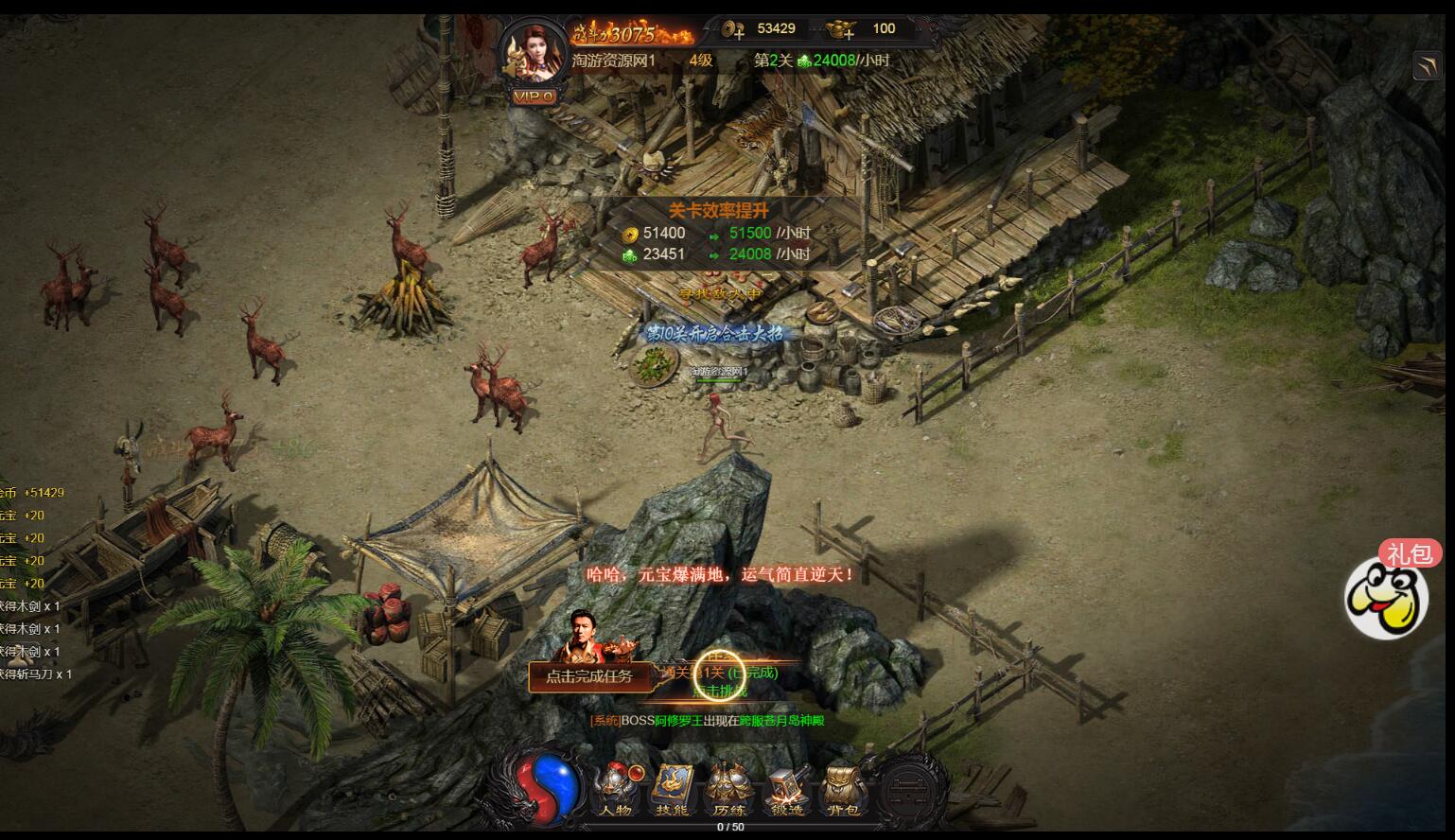The width and height of the screenshot is (1455, 840).
Task: Add yuanbao ingots with the plus icon
Action: (841, 30)
